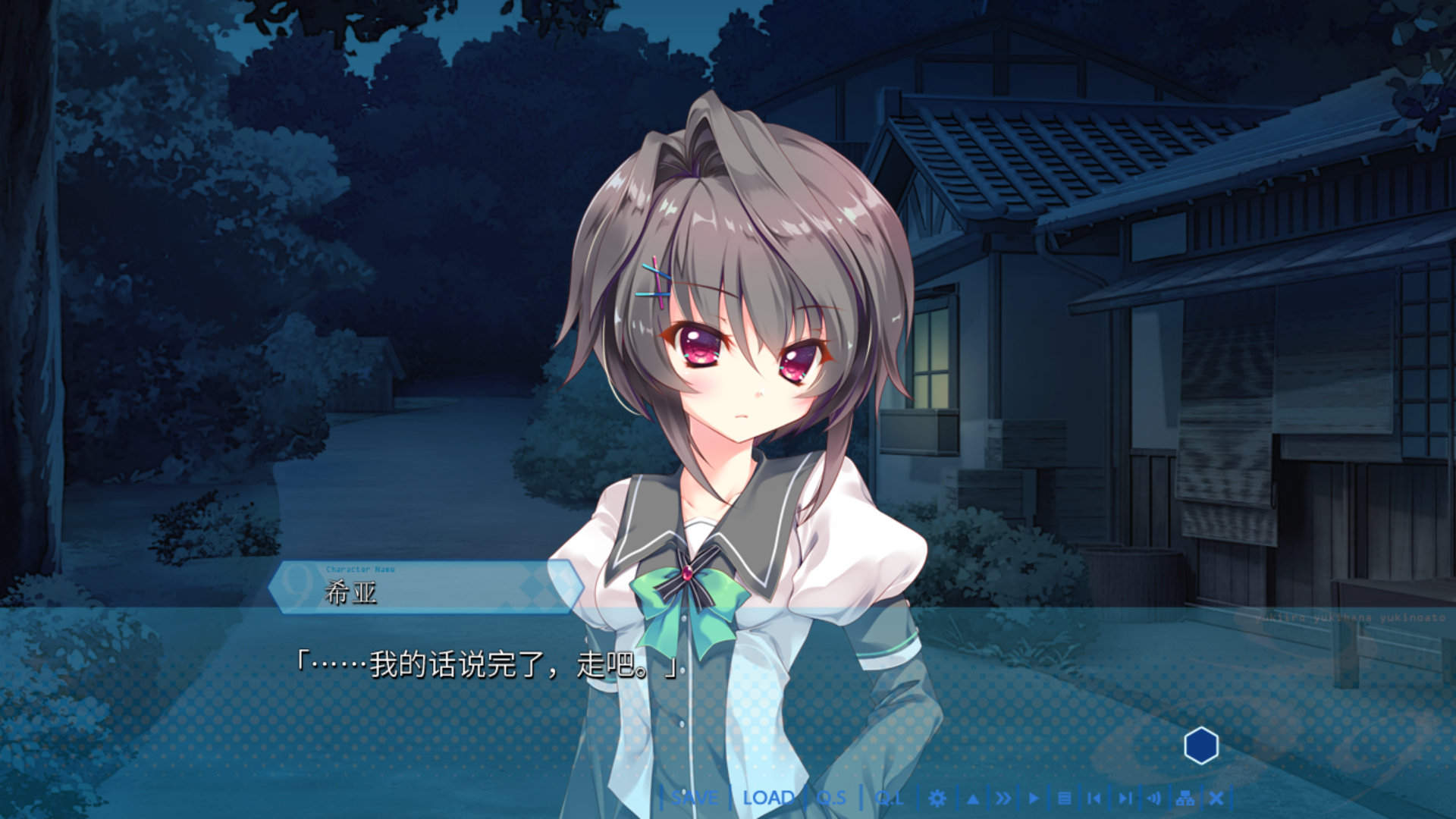
Task: Hide the text window with X
Action: coord(1216,798)
